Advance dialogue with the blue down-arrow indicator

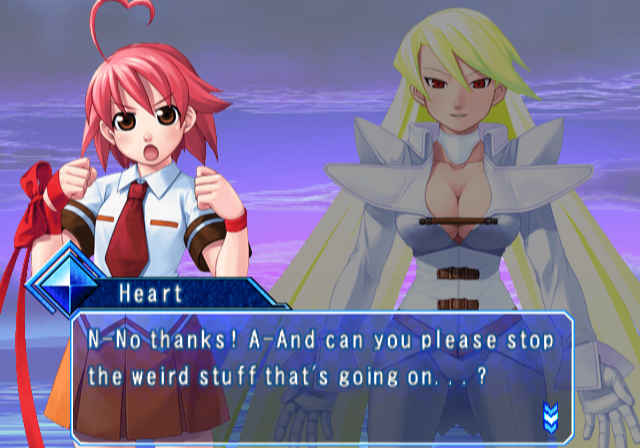[549, 414]
